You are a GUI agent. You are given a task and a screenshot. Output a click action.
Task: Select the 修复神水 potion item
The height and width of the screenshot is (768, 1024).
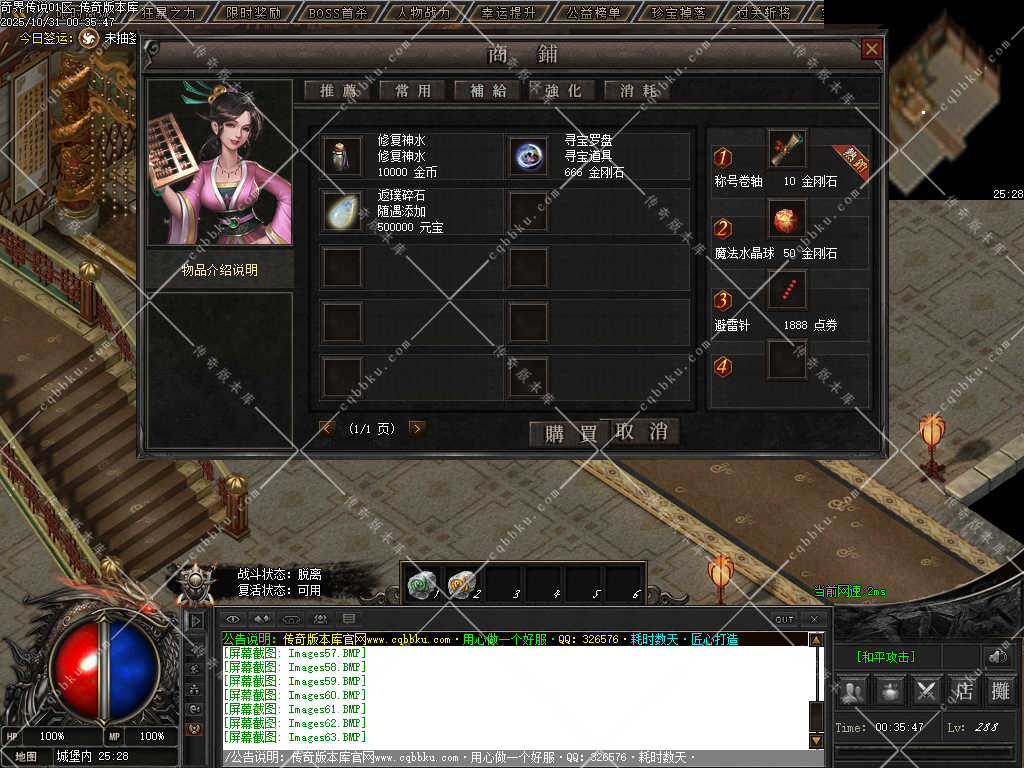pyautogui.click(x=343, y=155)
